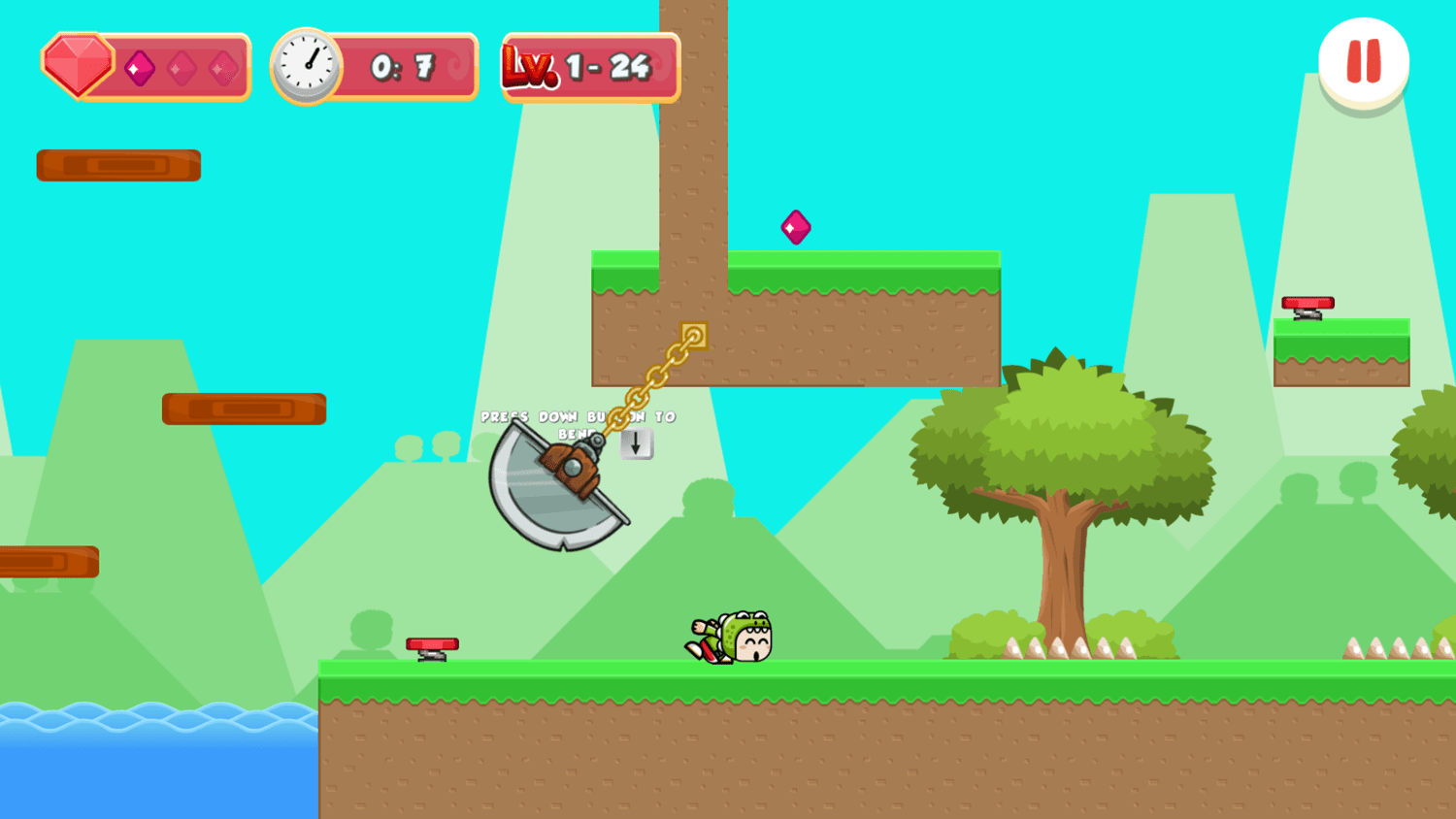The height and width of the screenshot is (819, 1456).
Task: Click the PRESS DOWN BUTTON TO BEND text
Action: click(x=578, y=422)
